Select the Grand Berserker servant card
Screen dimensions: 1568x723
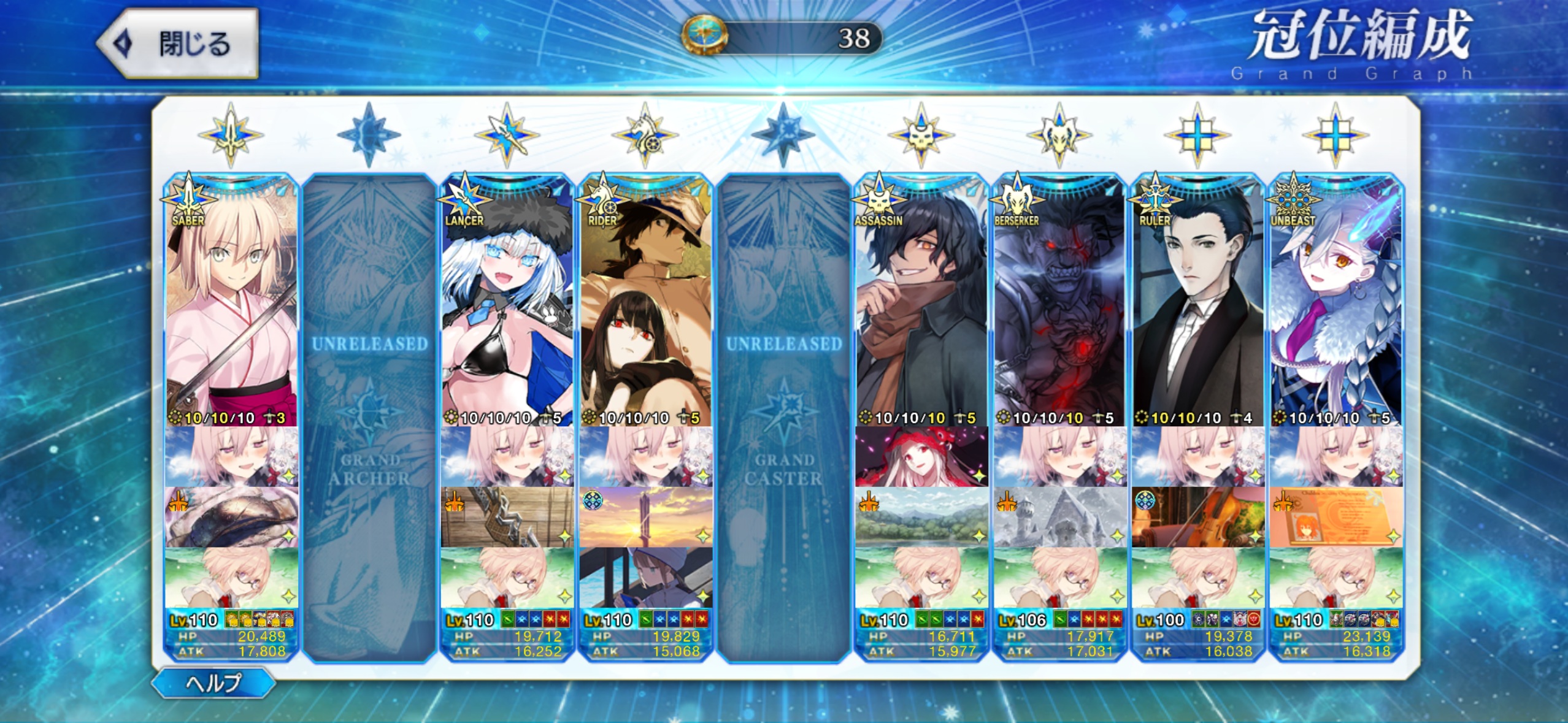coord(1059,307)
